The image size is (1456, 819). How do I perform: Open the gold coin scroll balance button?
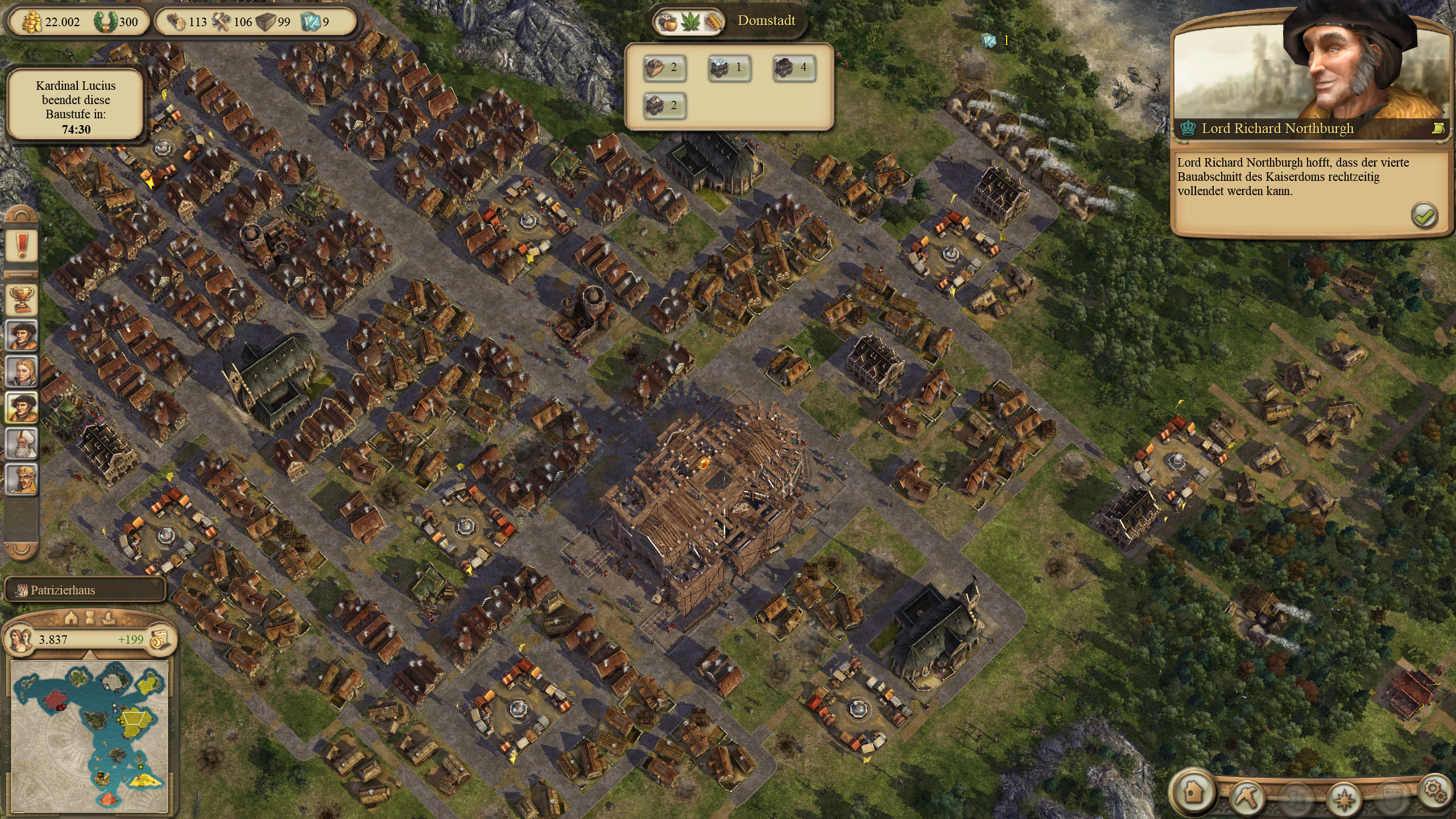click(160, 640)
